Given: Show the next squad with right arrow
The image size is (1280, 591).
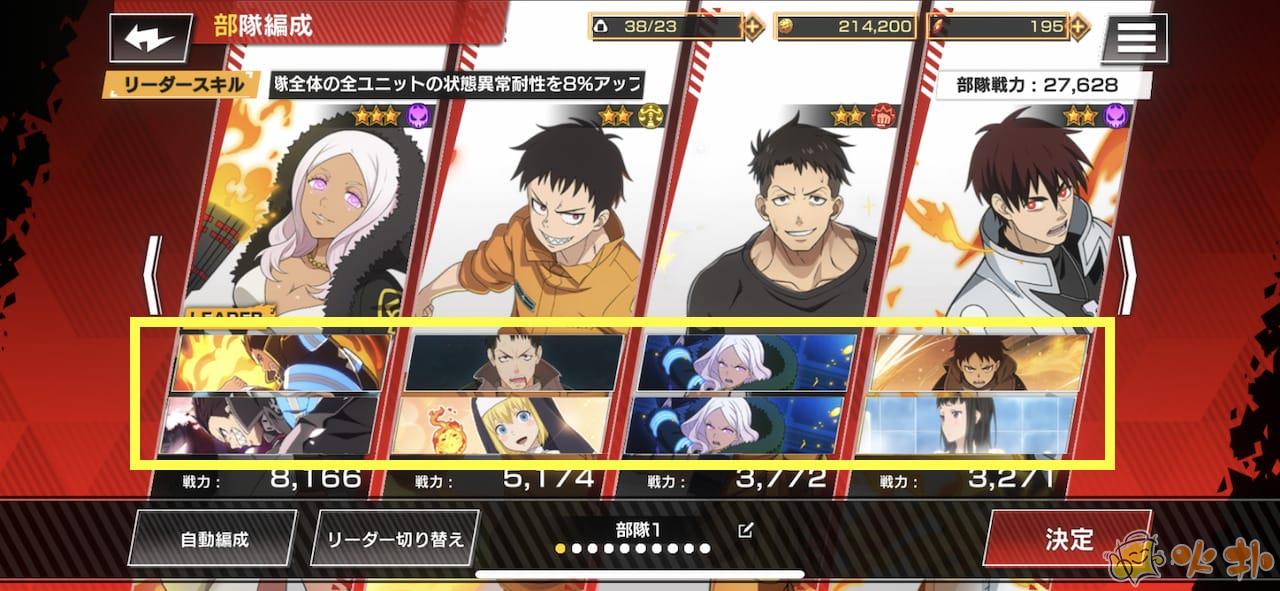Looking at the screenshot, I should coord(1127,275).
